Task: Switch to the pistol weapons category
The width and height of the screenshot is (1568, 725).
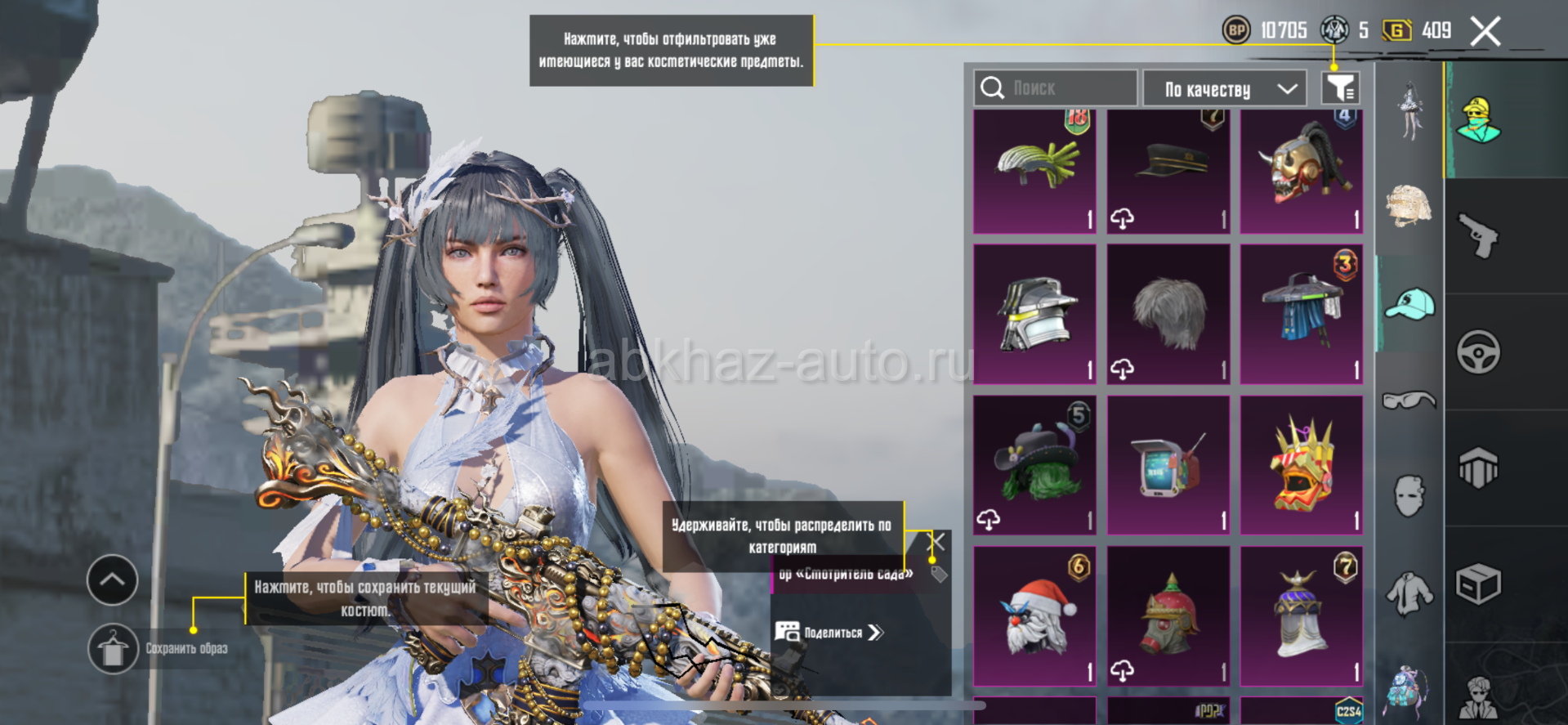Action: click(x=1478, y=236)
